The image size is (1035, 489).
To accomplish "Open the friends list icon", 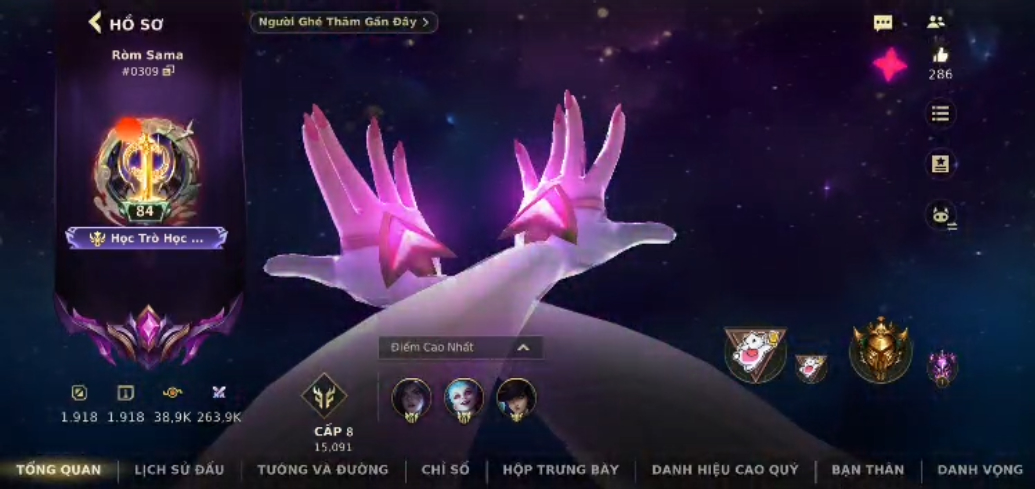I will [936, 22].
